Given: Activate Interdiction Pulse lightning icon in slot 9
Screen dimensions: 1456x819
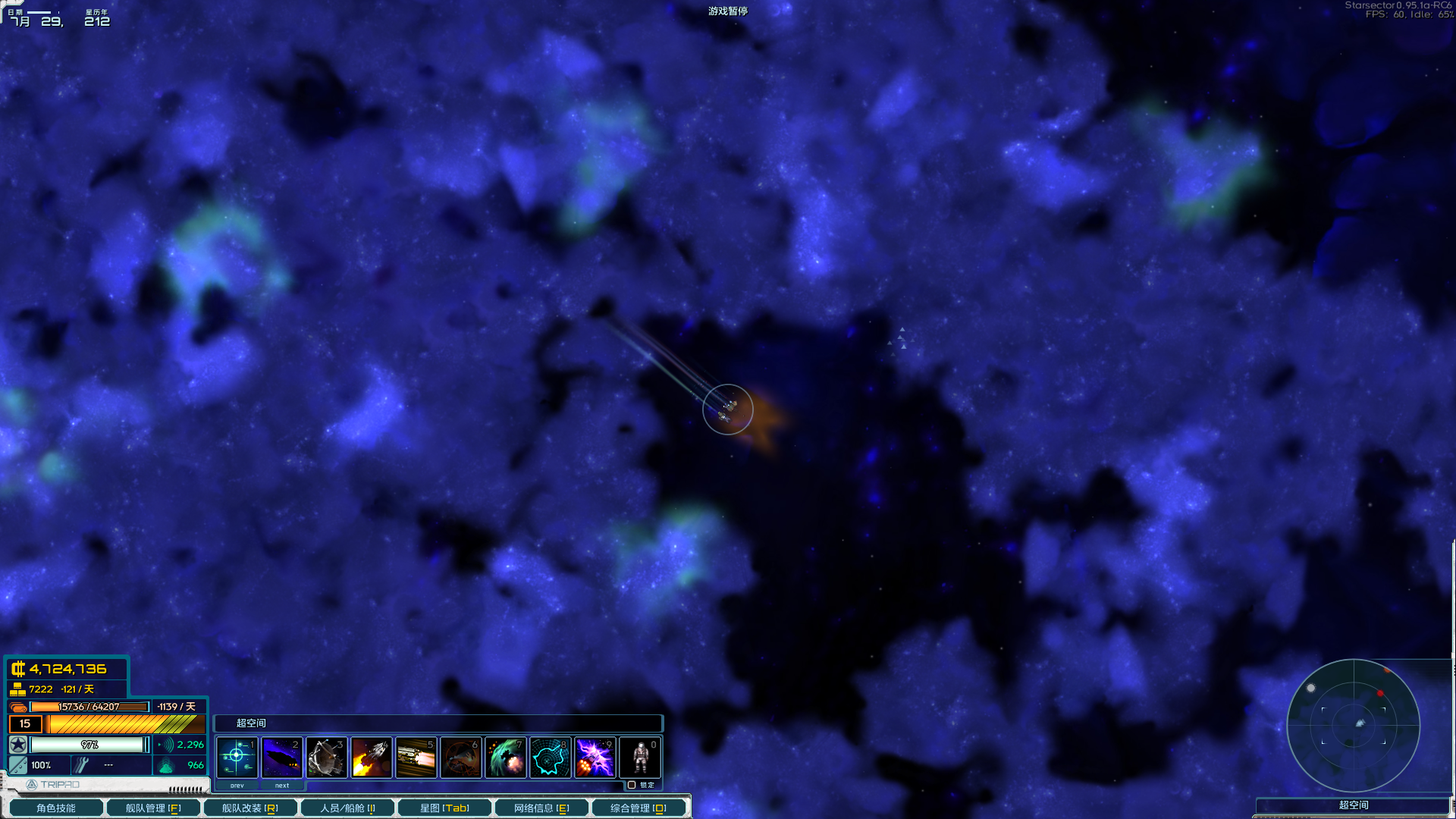Looking at the screenshot, I should 595,756.
